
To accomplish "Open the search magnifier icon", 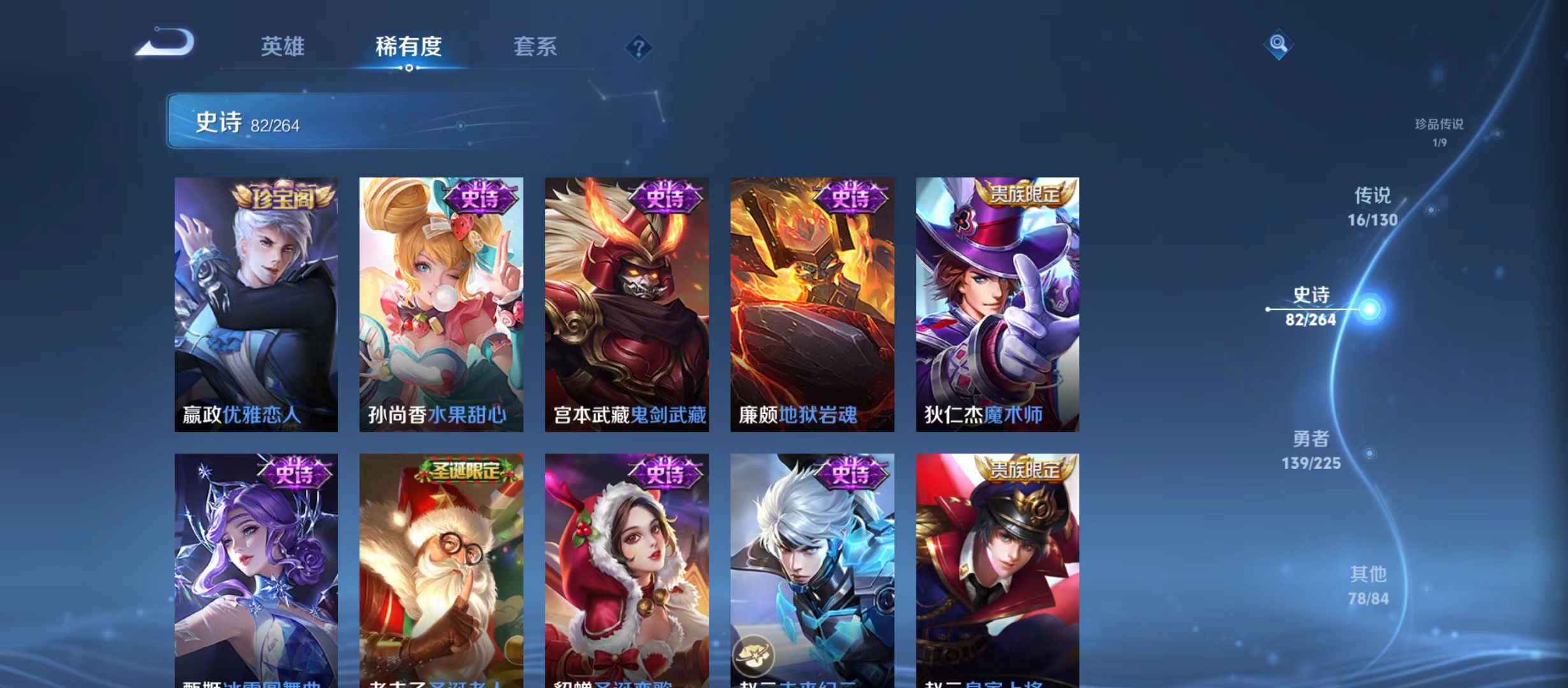I will 1279,45.
